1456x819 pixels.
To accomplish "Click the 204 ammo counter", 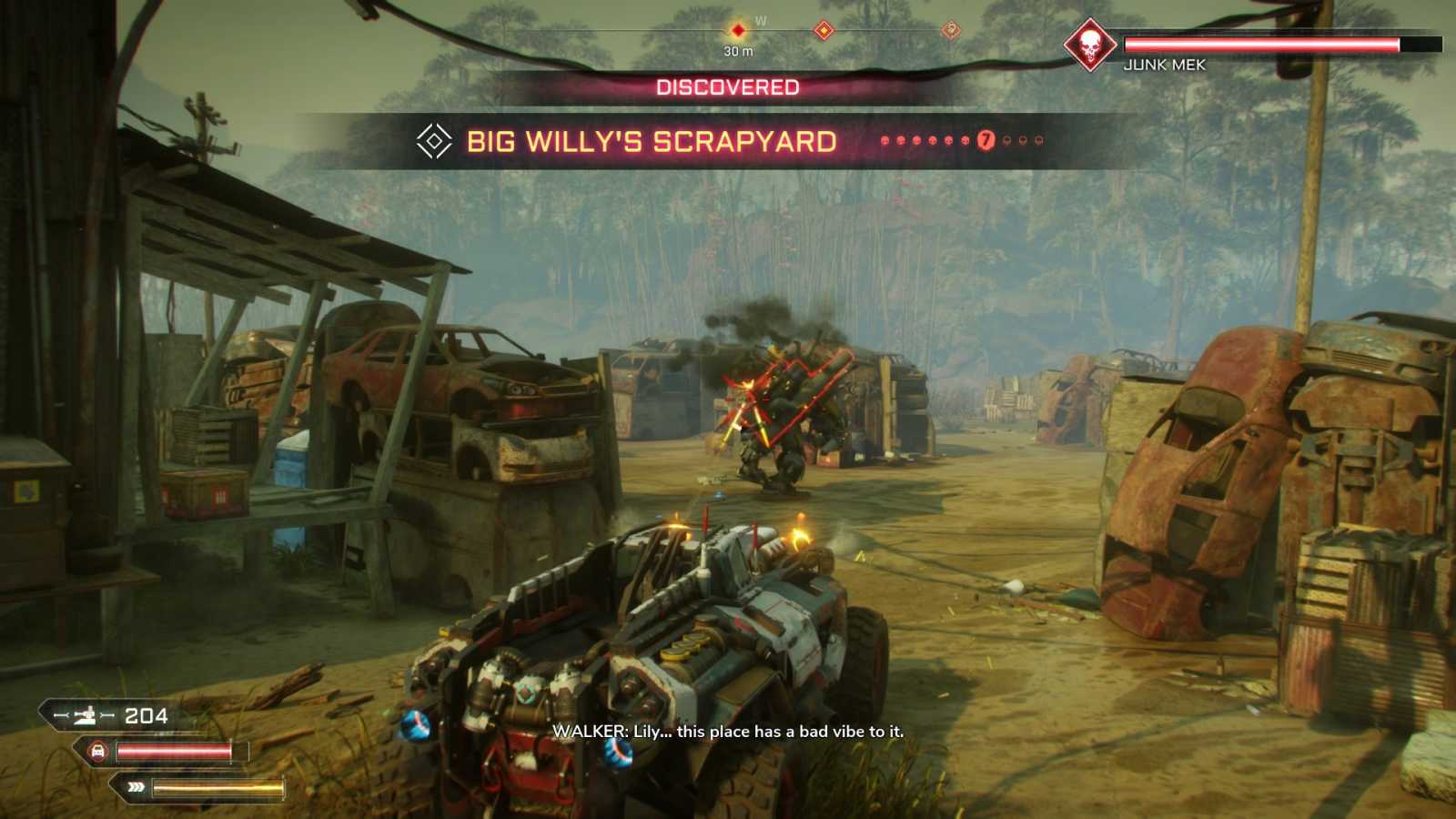I will (x=146, y=717).
